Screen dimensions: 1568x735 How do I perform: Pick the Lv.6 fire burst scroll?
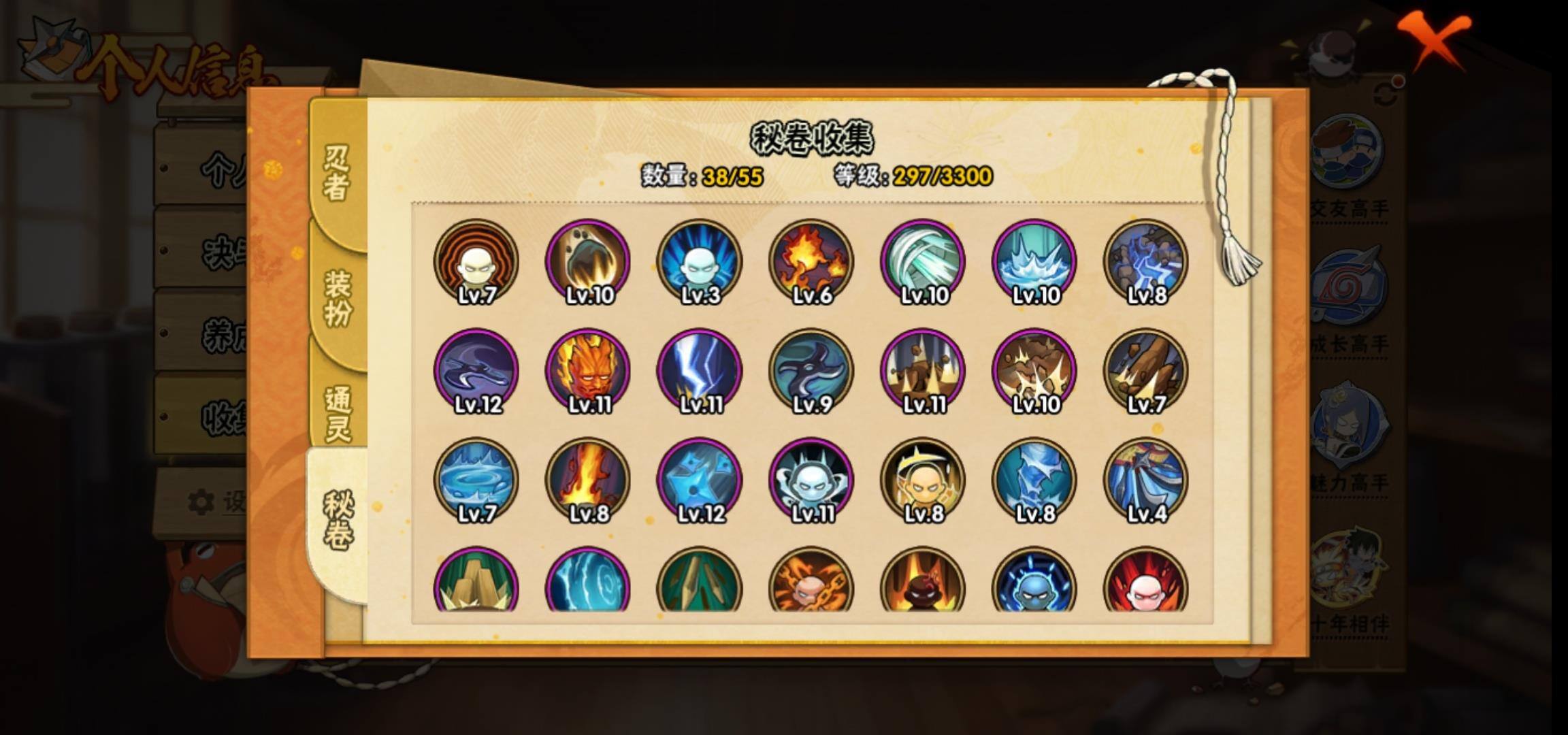(811, 261)
